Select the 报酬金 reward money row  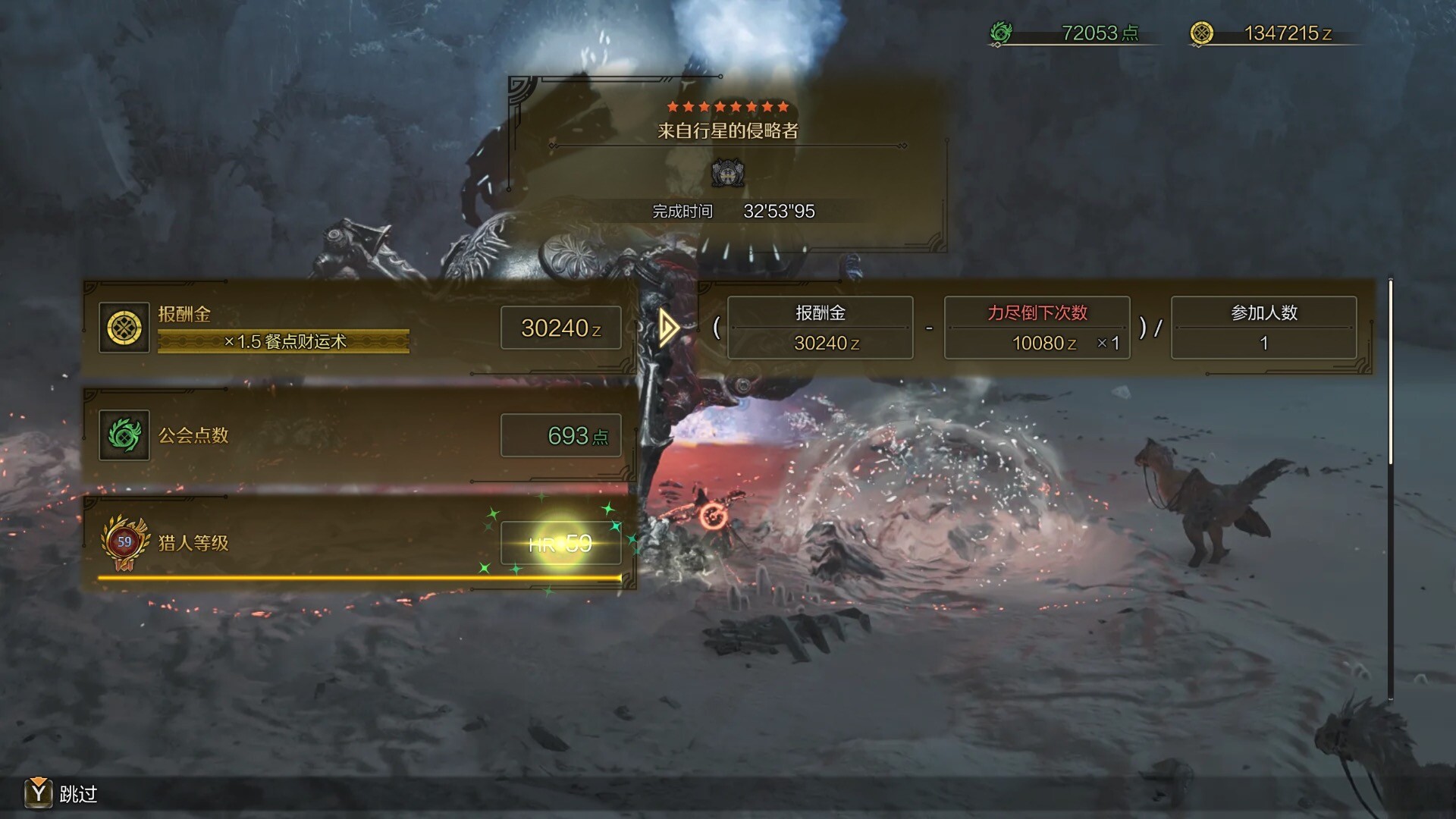click(359, 328)
